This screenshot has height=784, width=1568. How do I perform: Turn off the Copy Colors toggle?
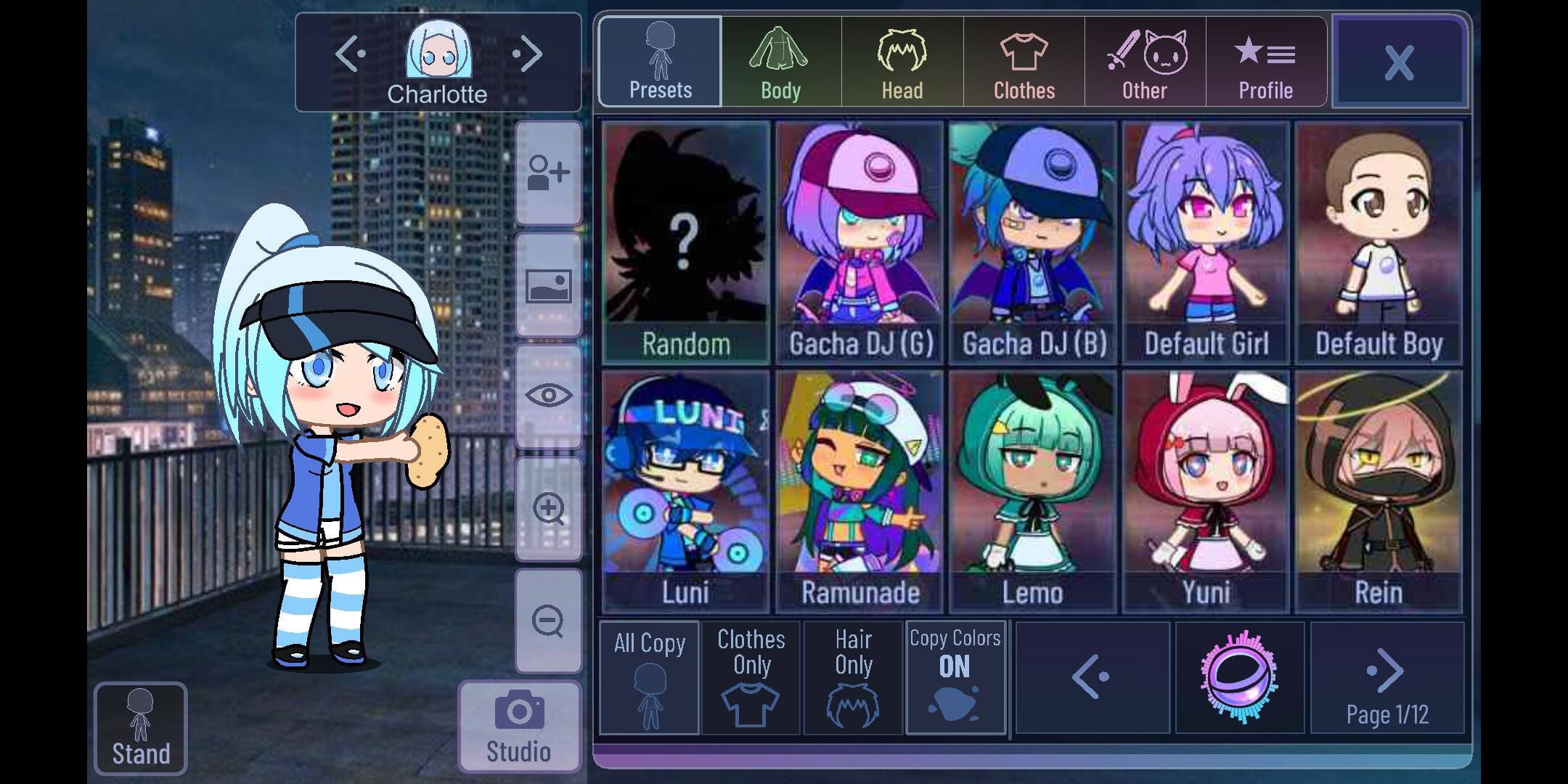956,677
